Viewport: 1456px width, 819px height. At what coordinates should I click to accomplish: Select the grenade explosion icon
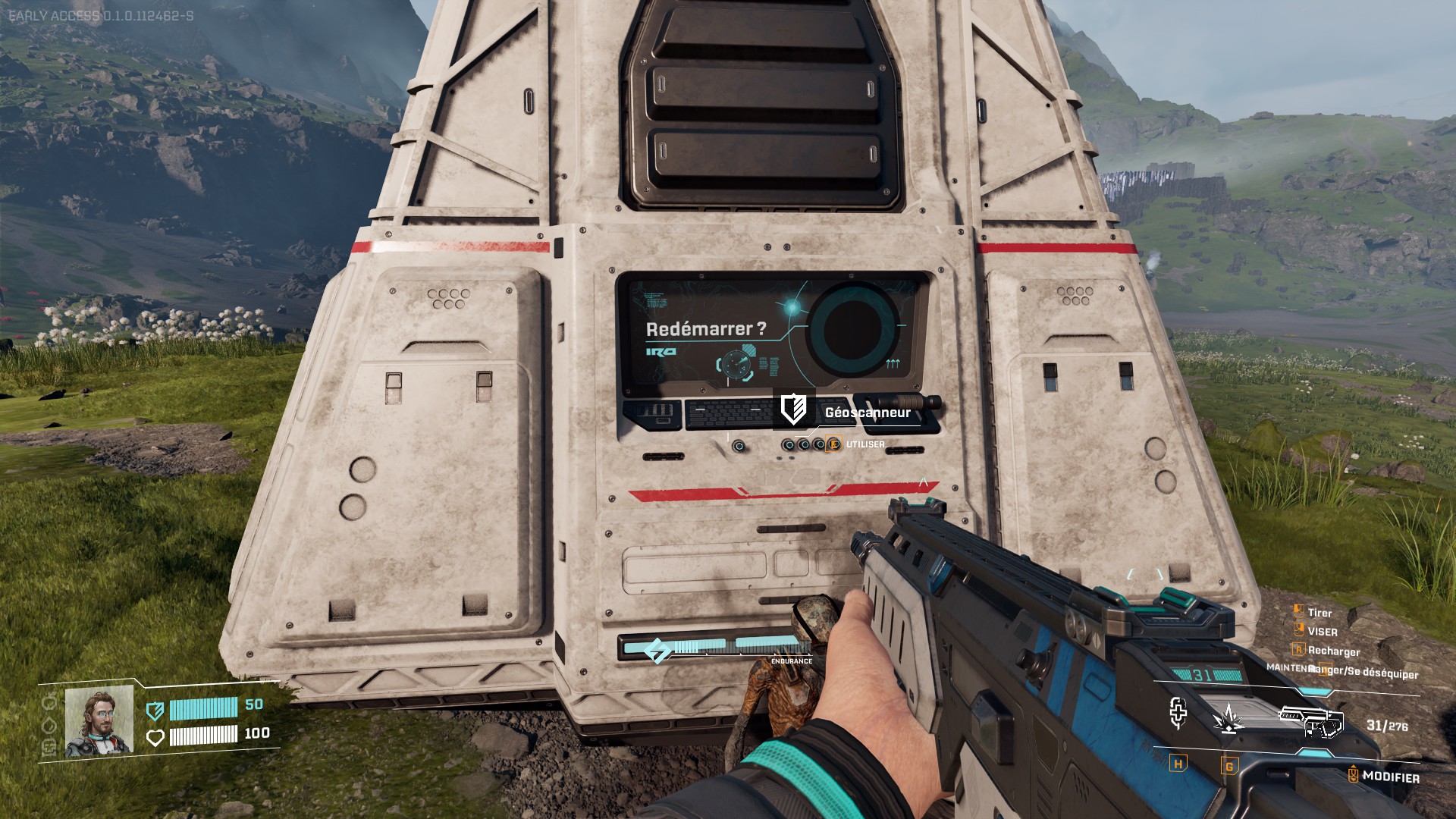click(1228, 717)
